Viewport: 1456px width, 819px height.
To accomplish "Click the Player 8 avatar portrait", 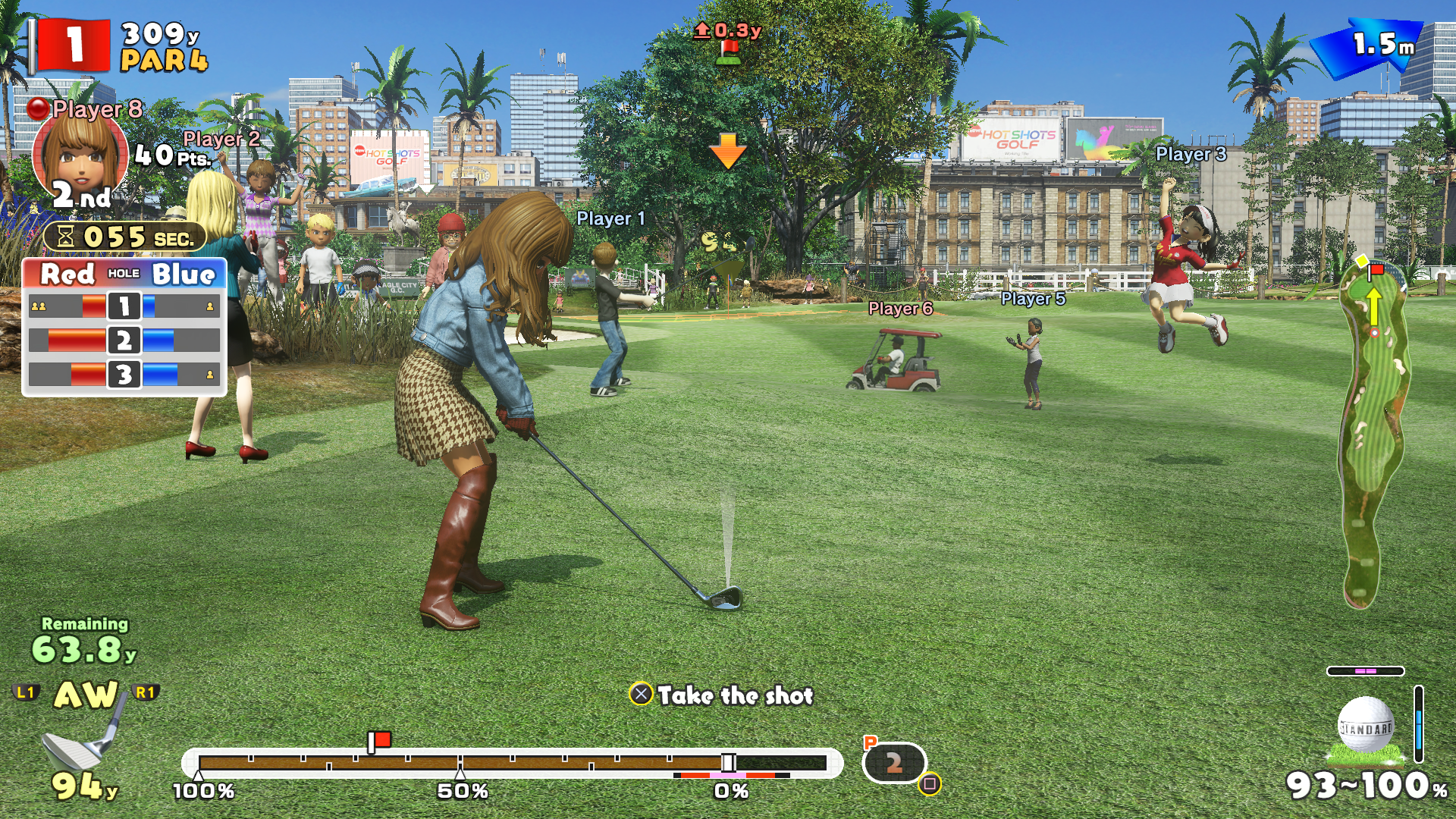I will [80, 152].
